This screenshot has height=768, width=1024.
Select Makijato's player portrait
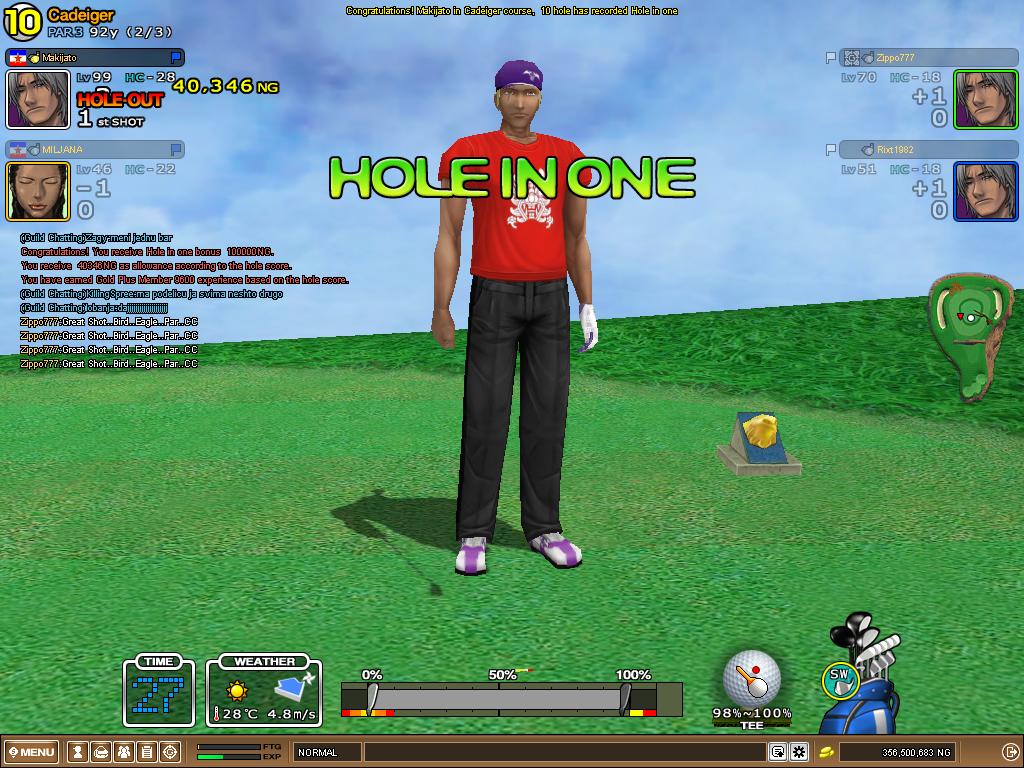click(x=38, y=99)
